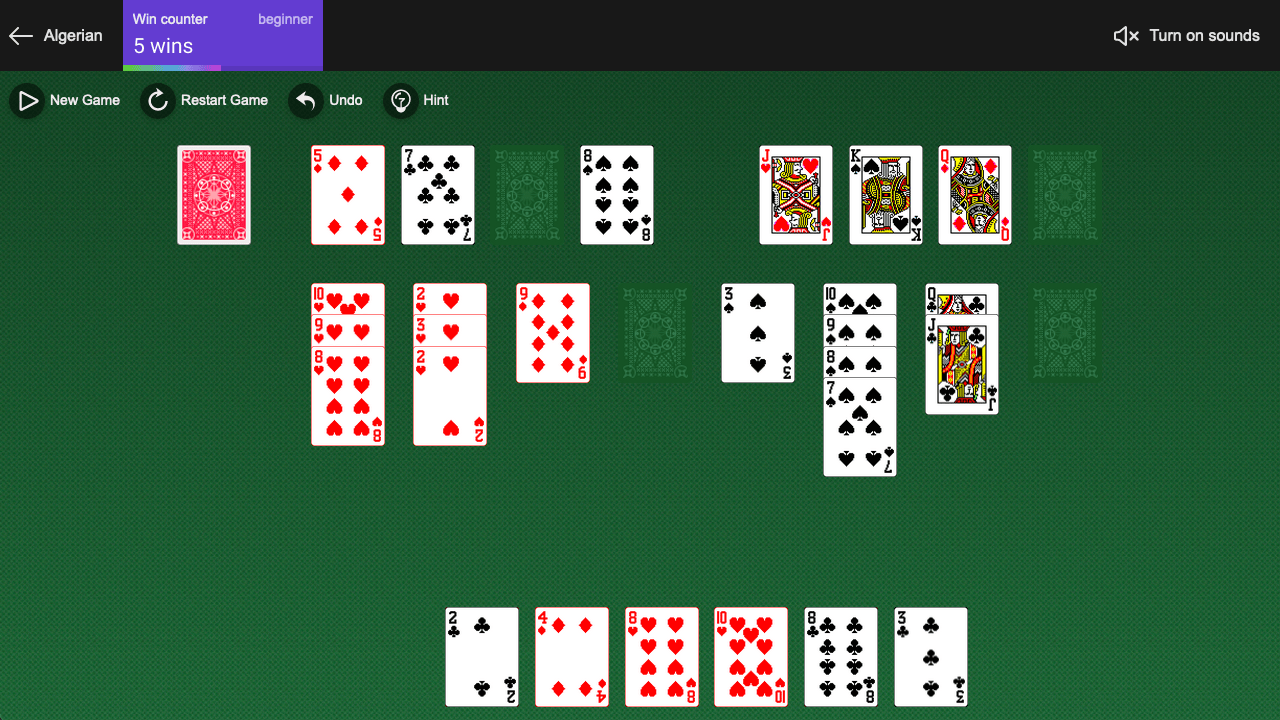Click the back arrow beside Algerian
Image resolution: width=1280 pixels, height=720 pixels.
pyautogui.click(x=20, y=36)
